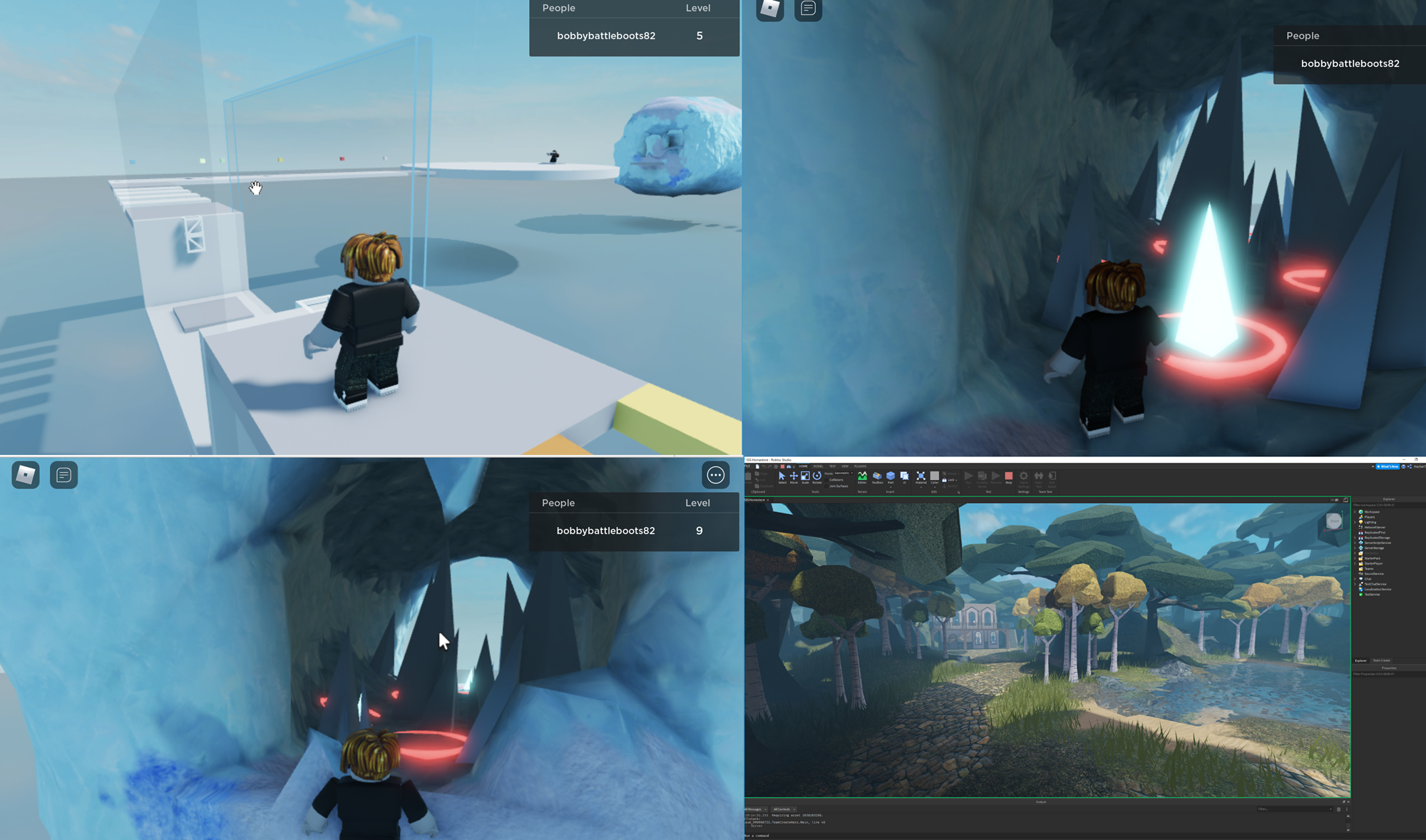Open the Mode: Geometric dropdown
The height and width of the screenshot is (840, 1426).
point(843,473)
